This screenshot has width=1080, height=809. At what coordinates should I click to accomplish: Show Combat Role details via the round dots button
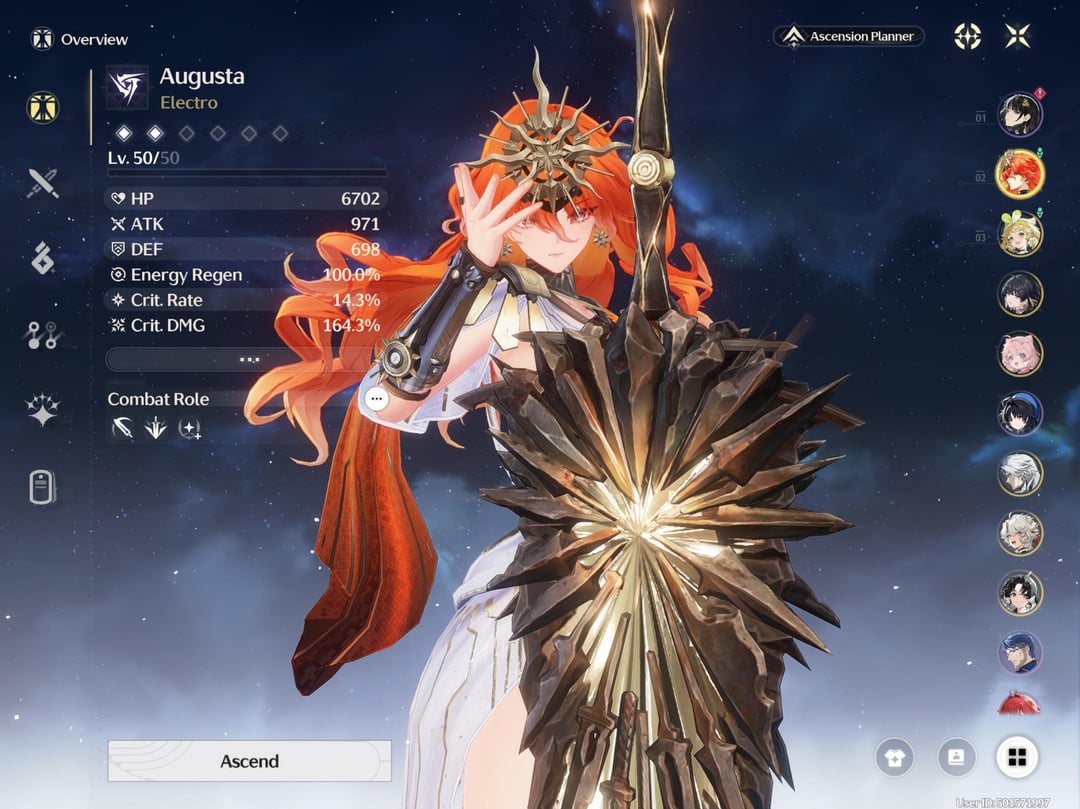click(x=376, y=398)
